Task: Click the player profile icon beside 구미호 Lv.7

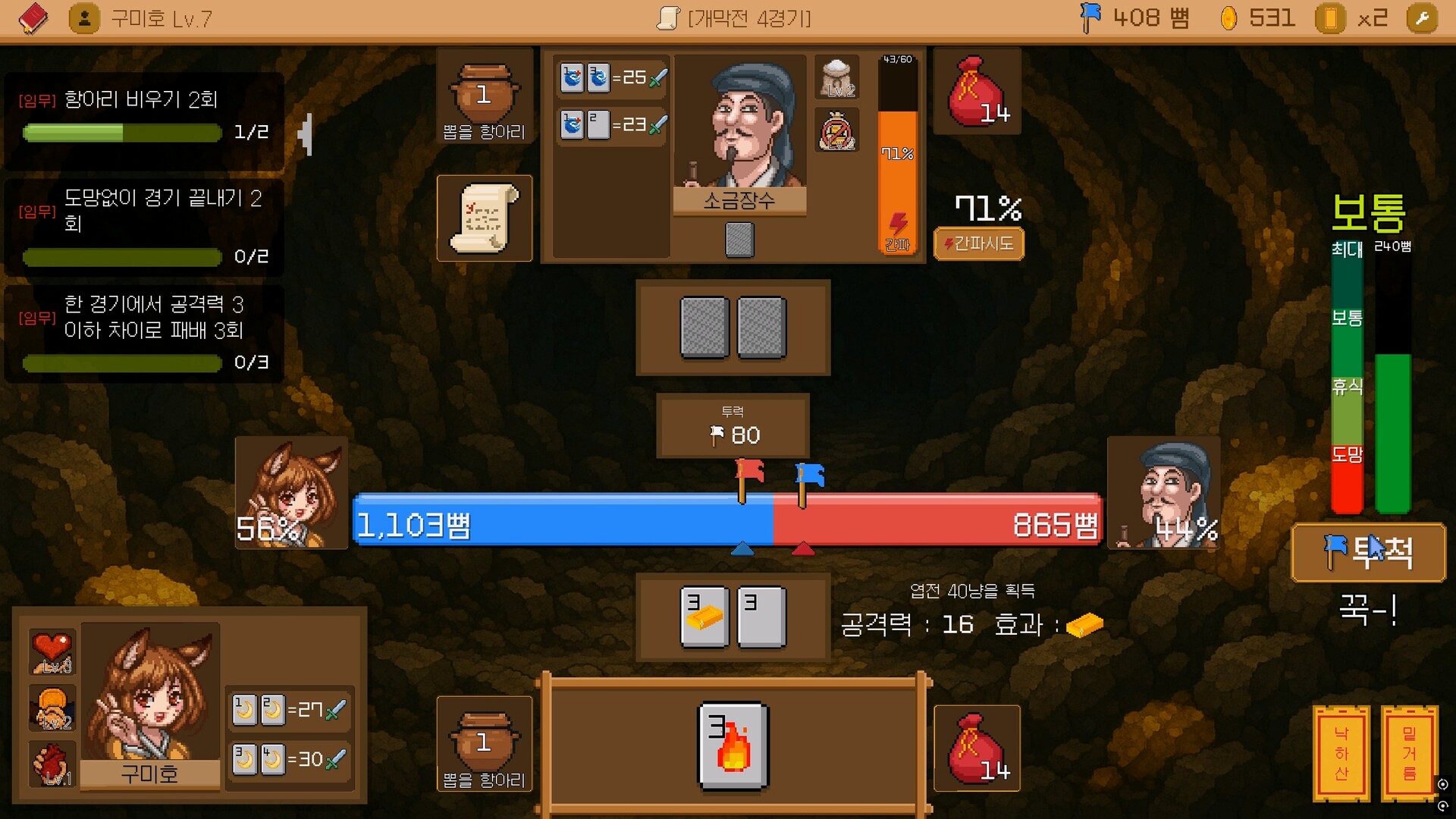Action: 83,17
